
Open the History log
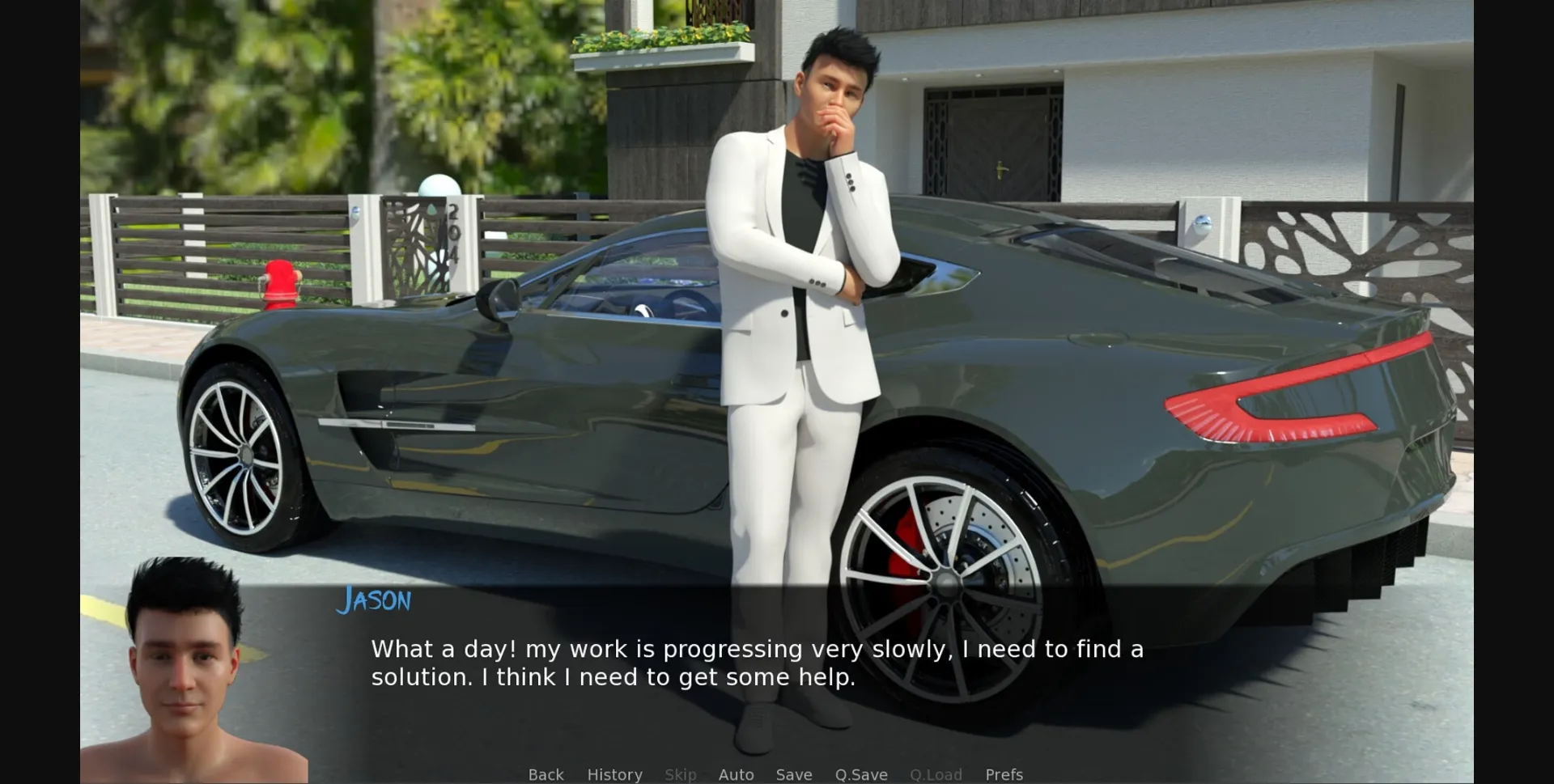pyautogui.click(x=614, y=774)
